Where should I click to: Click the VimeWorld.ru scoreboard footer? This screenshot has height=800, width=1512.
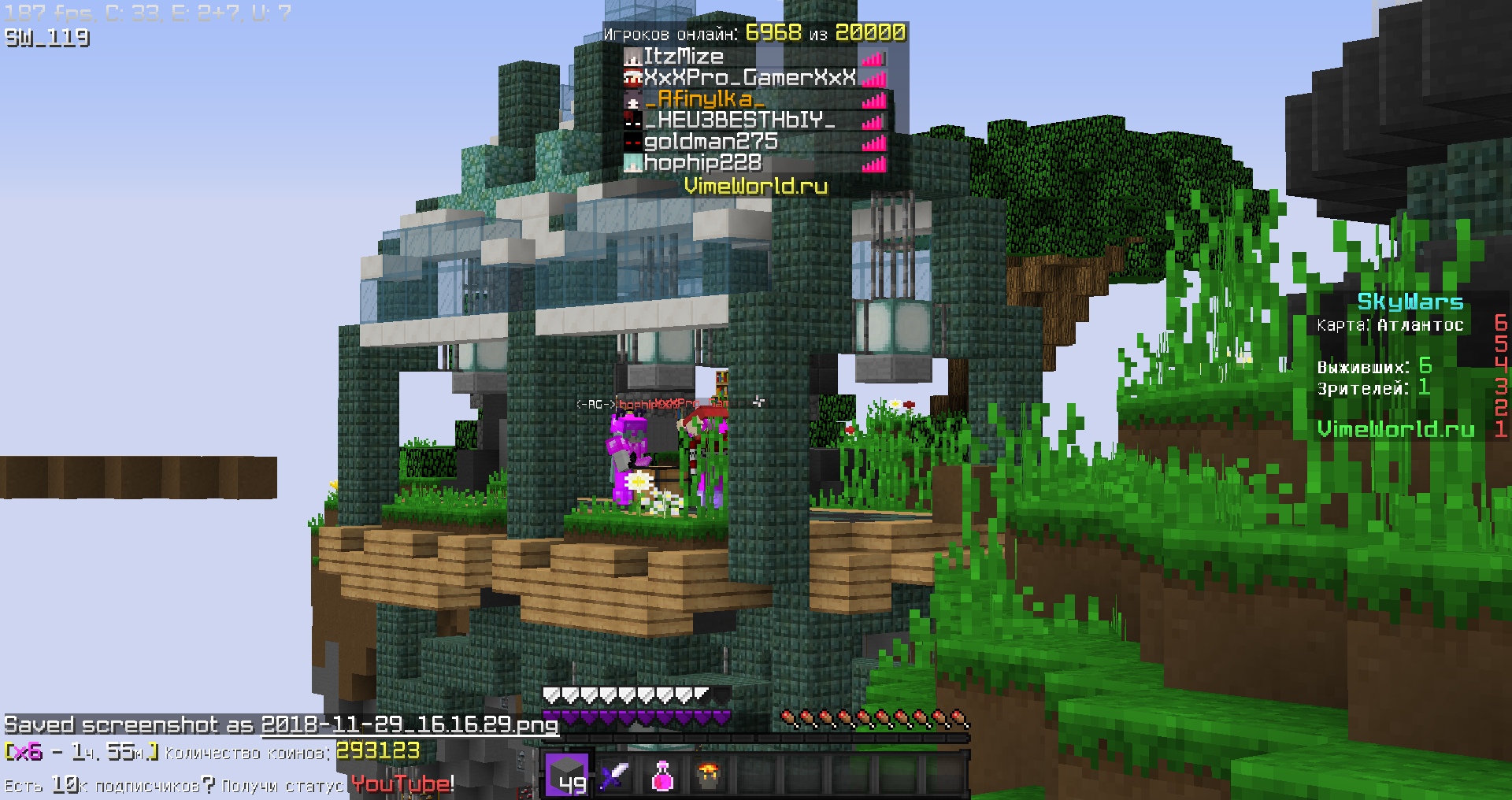tap(1395, 429)
